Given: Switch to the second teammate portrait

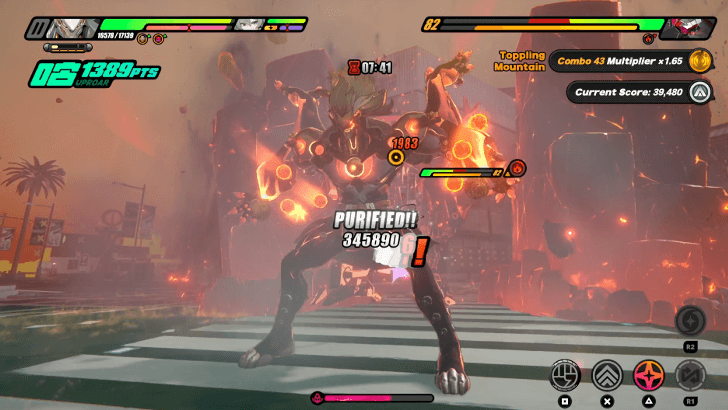Looking at the screenshot, I should 250,24.
